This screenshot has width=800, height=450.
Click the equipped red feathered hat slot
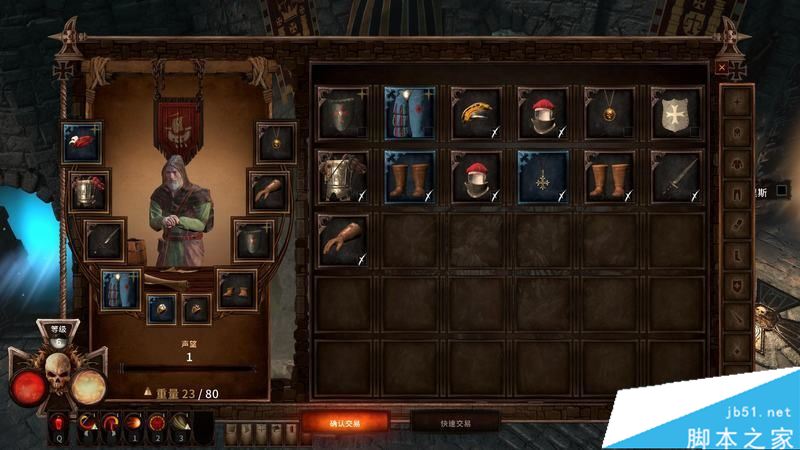(81, 143)
